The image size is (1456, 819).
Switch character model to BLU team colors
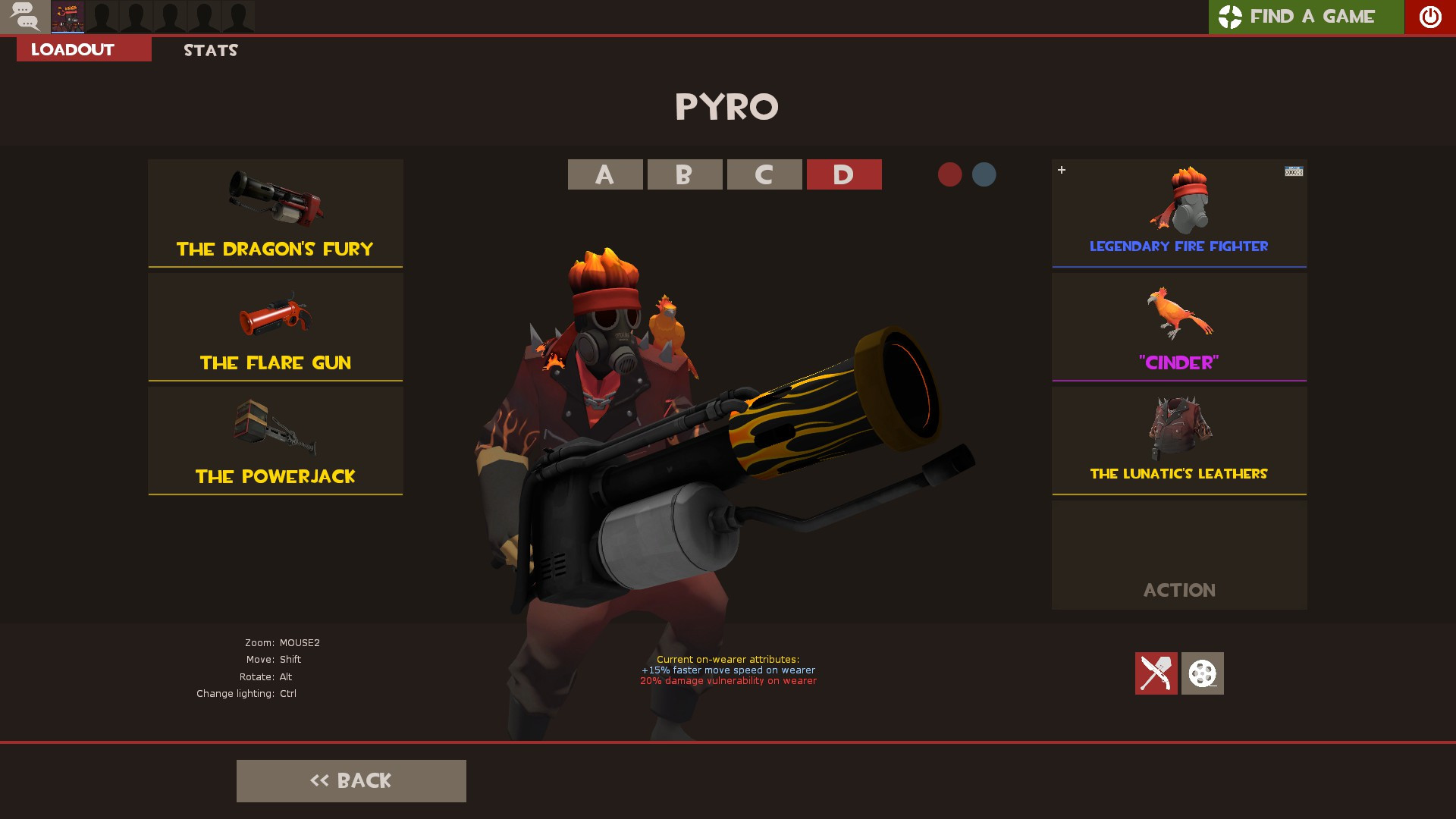(x=984, y=174)
